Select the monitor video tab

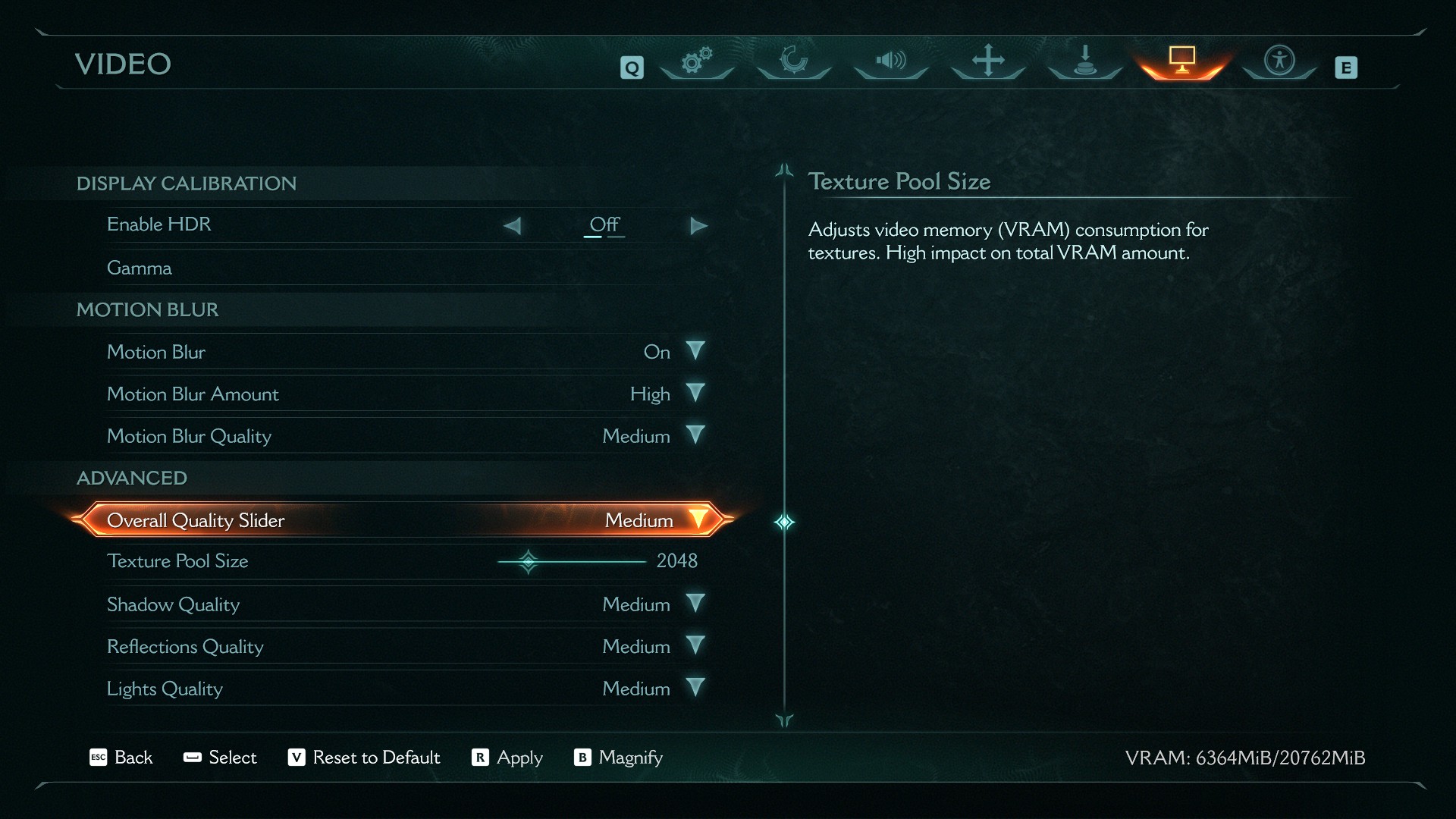(1181, 61)
